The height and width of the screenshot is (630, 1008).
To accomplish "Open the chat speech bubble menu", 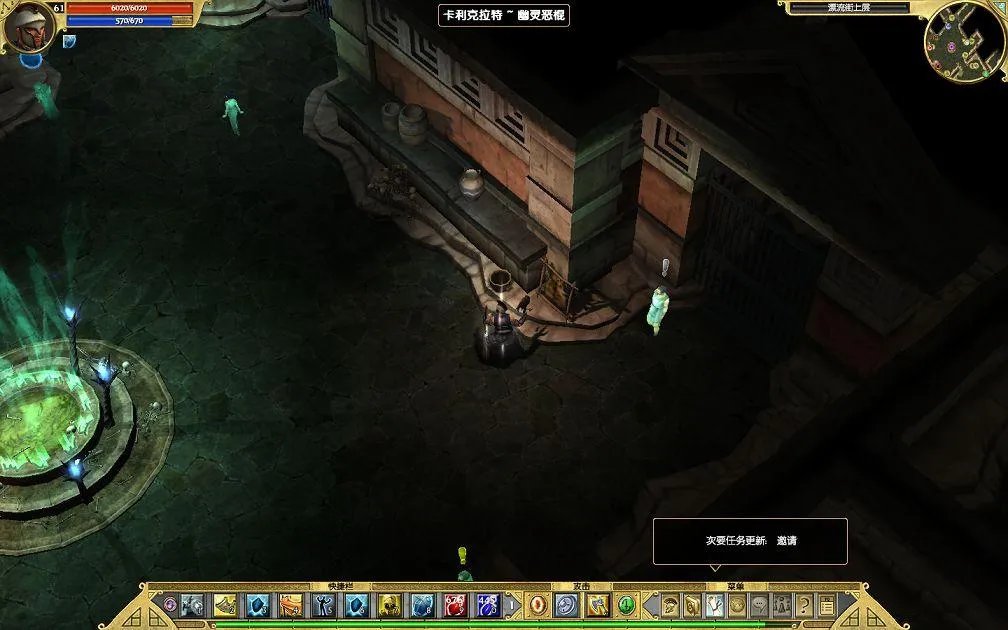I will click(x=760, y=605).
